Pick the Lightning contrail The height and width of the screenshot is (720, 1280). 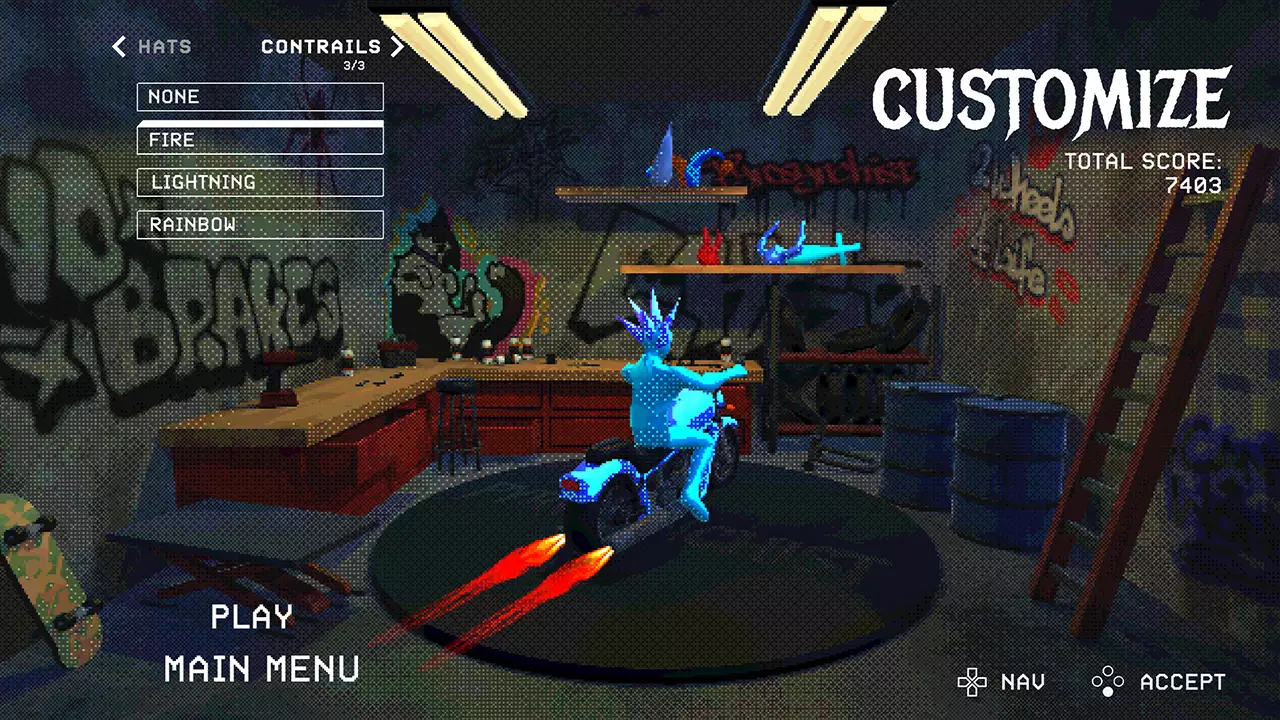260,182
